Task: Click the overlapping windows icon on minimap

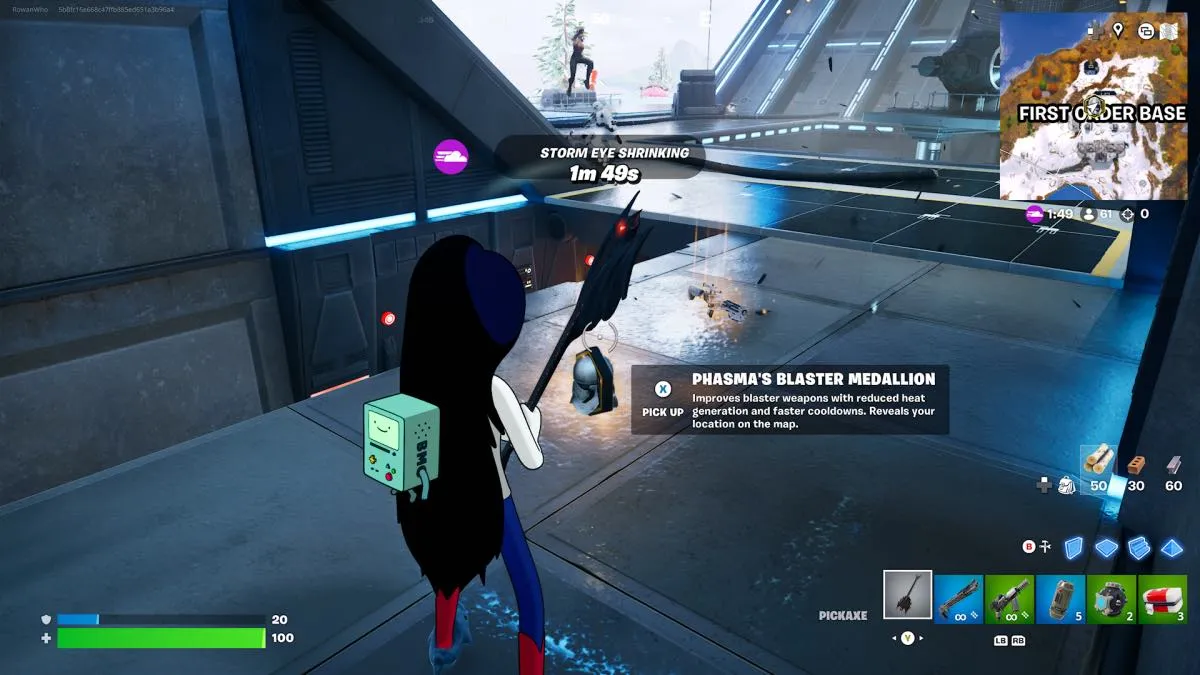Action: click(1146, 30)
